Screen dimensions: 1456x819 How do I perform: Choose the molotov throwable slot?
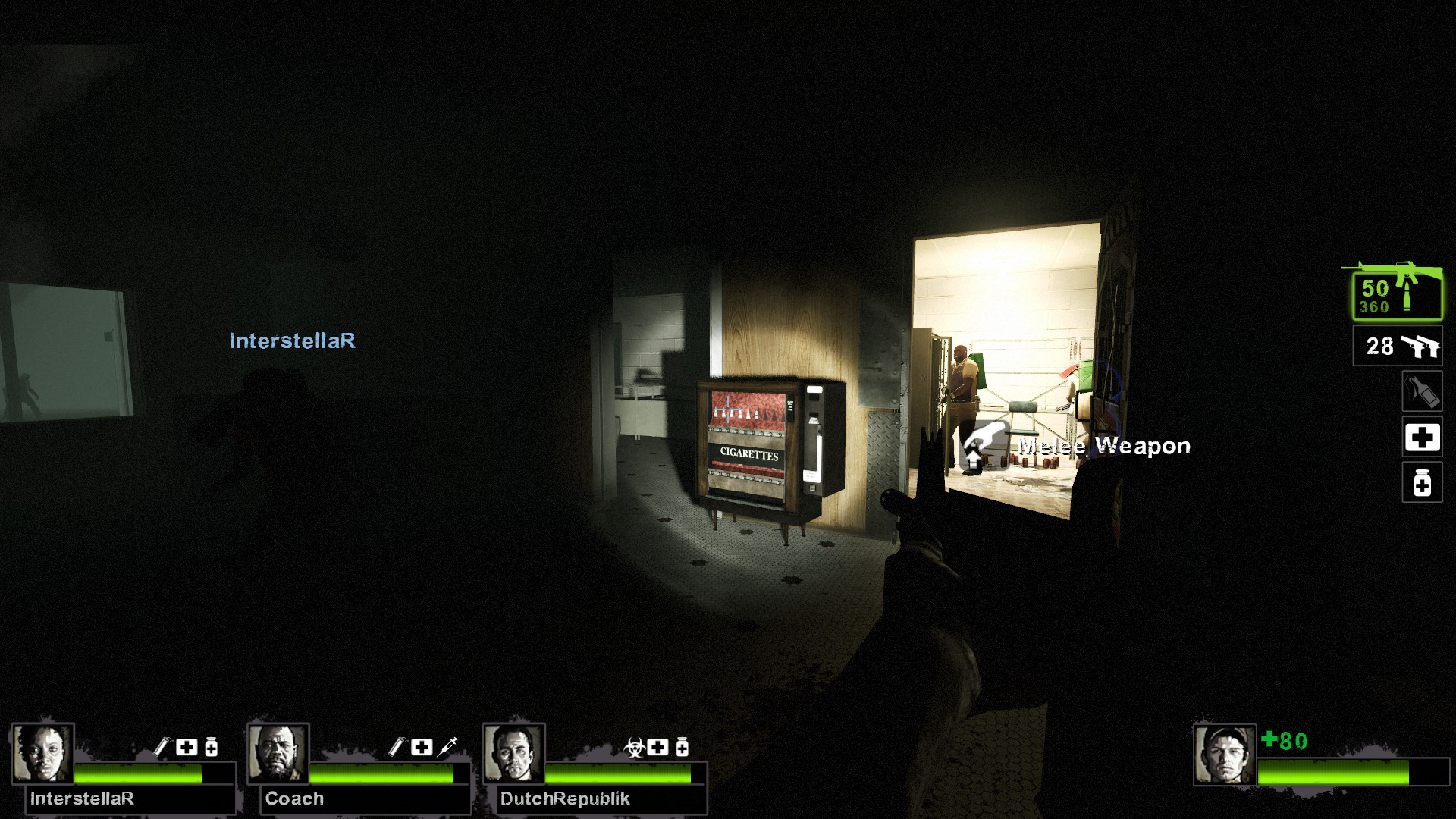click(x=1422, y=391)
